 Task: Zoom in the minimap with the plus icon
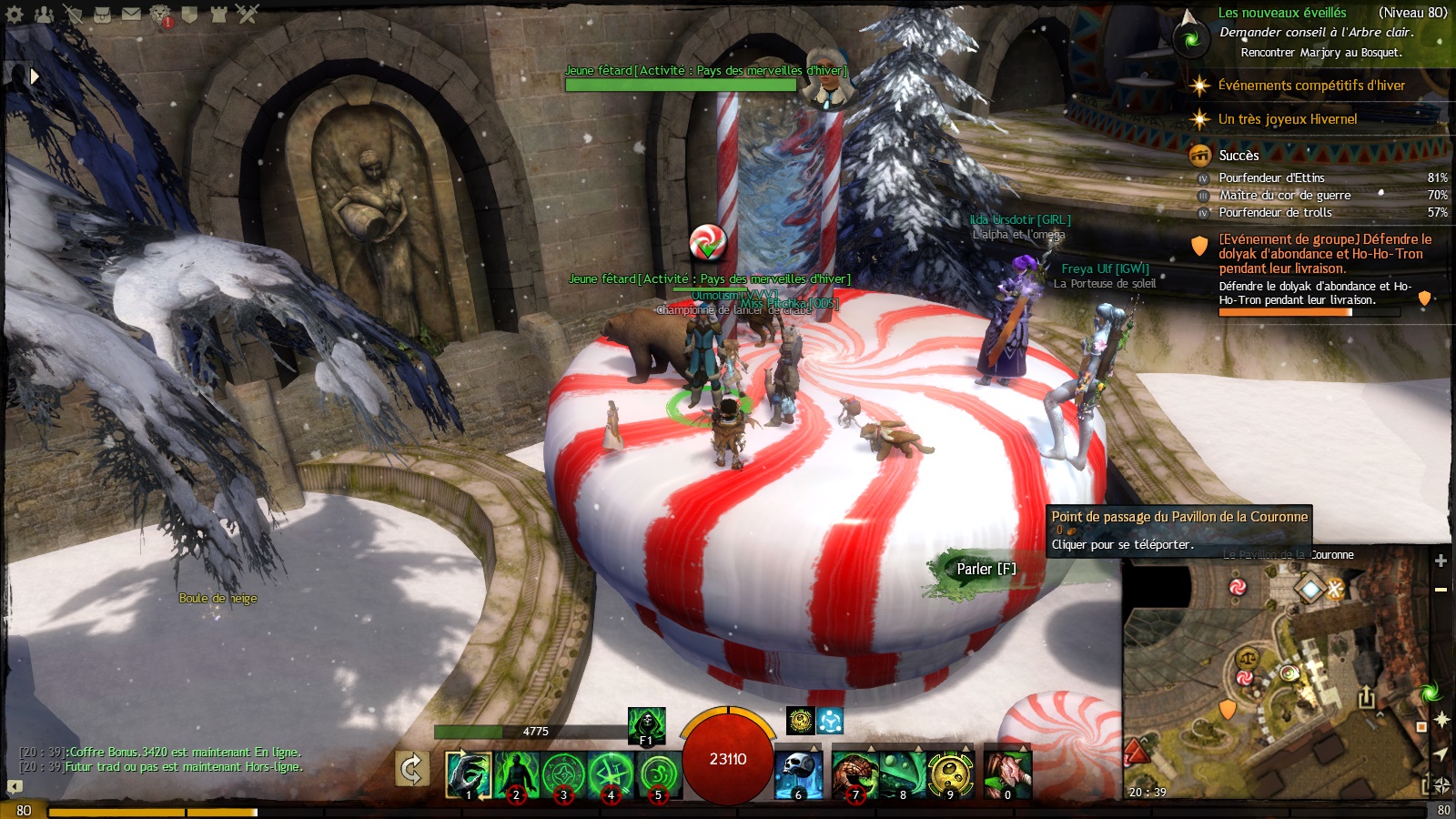click(x=1441, y=561)
